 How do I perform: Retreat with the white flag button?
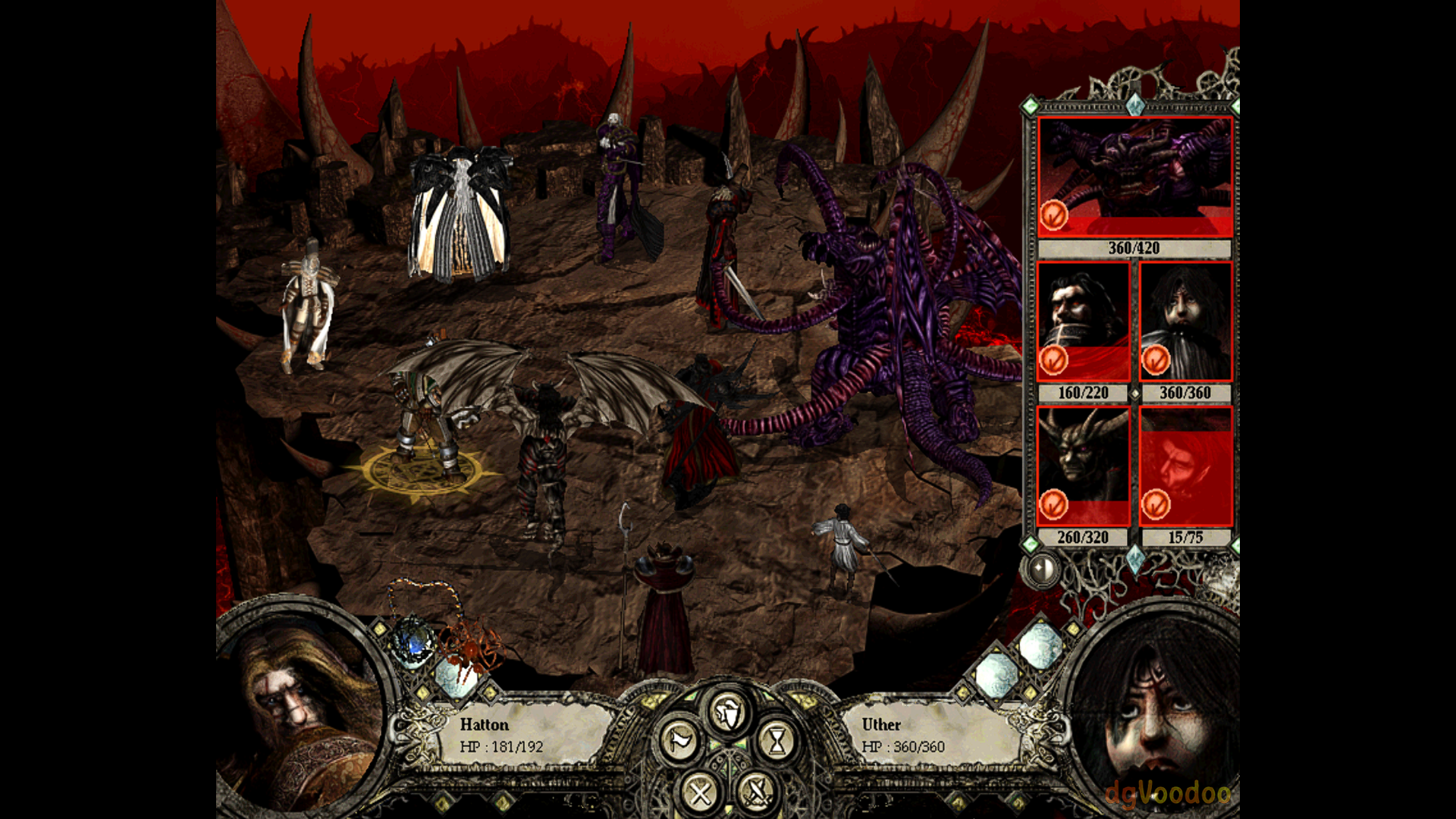(x=679, y=741)
